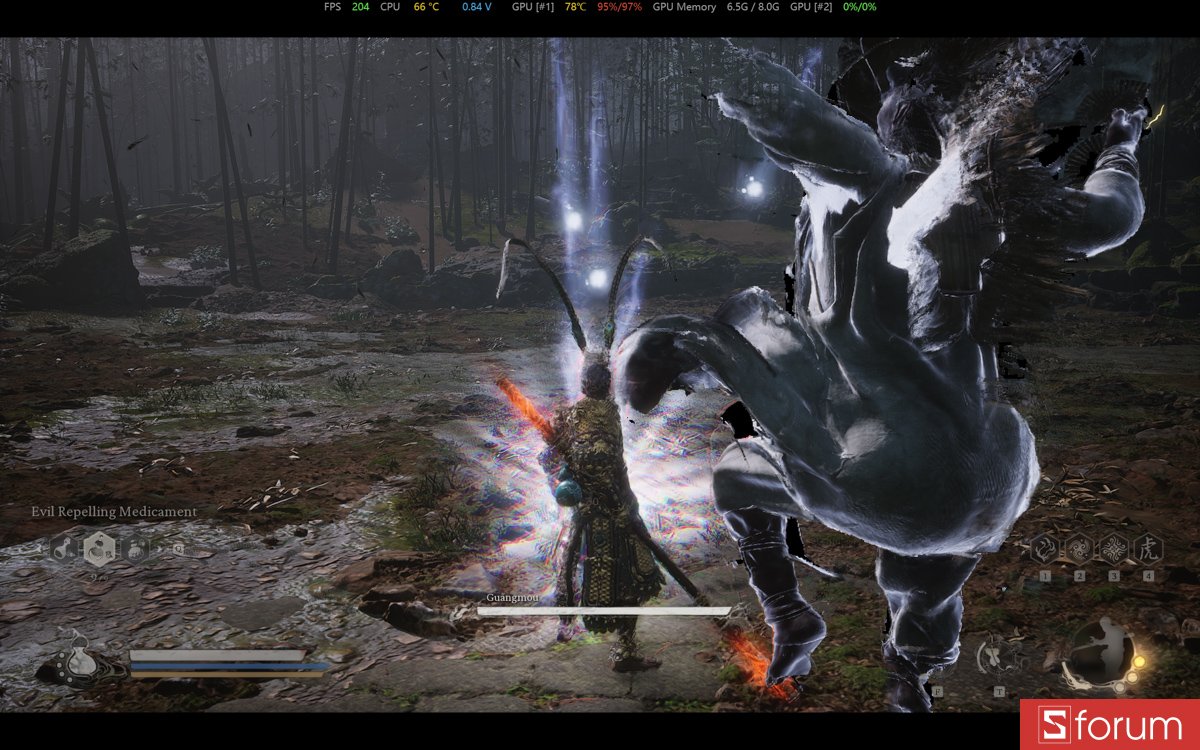Activate the flame-shaped spell in slot 1
This screenshot has height=750, width=1200.
point(1045,548)
